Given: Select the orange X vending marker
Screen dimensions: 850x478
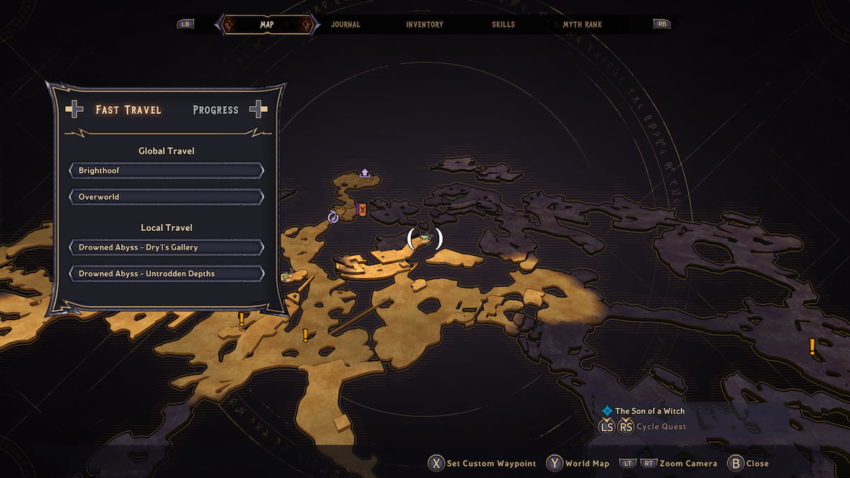Looking at the screenshot, I should click(x=362, y=209).
